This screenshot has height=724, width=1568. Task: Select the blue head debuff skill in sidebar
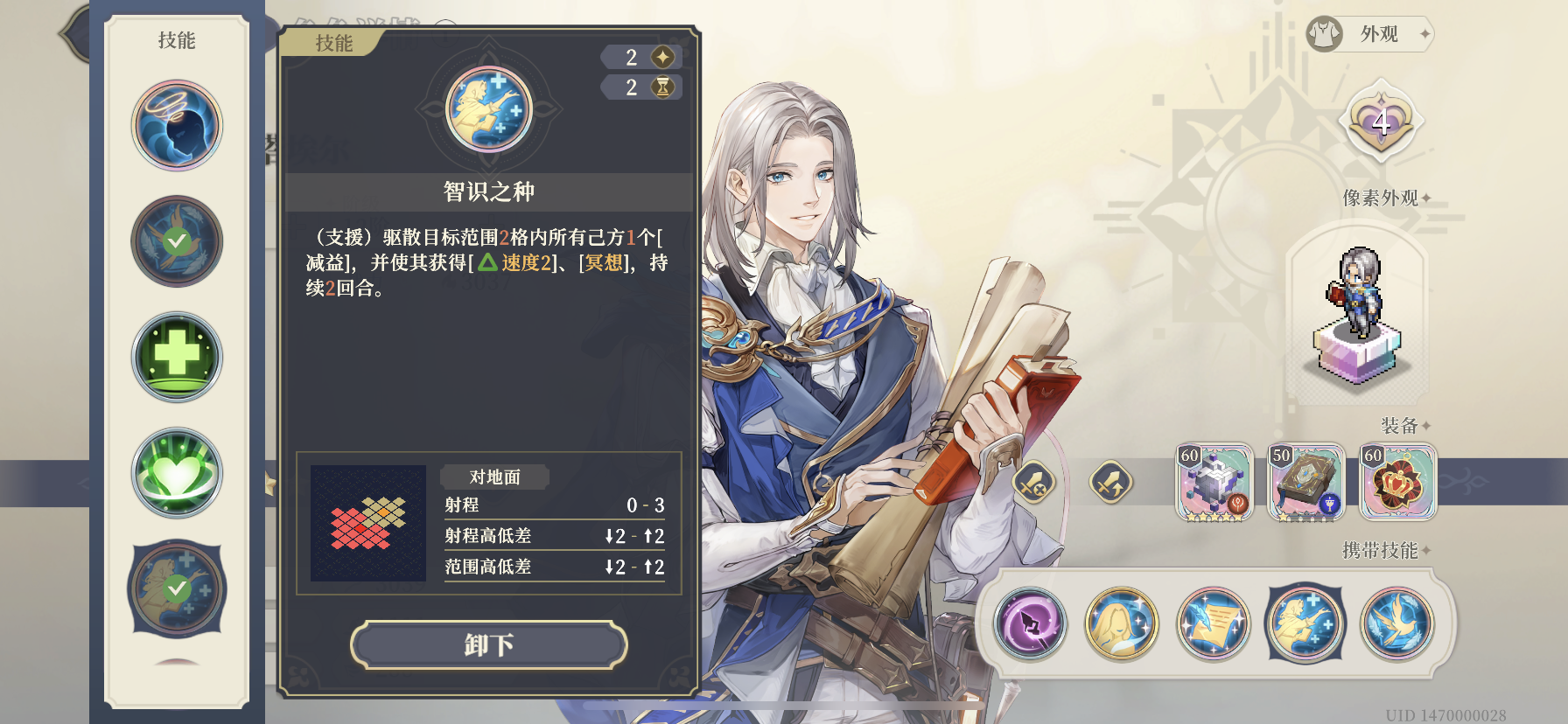[177, 124]
